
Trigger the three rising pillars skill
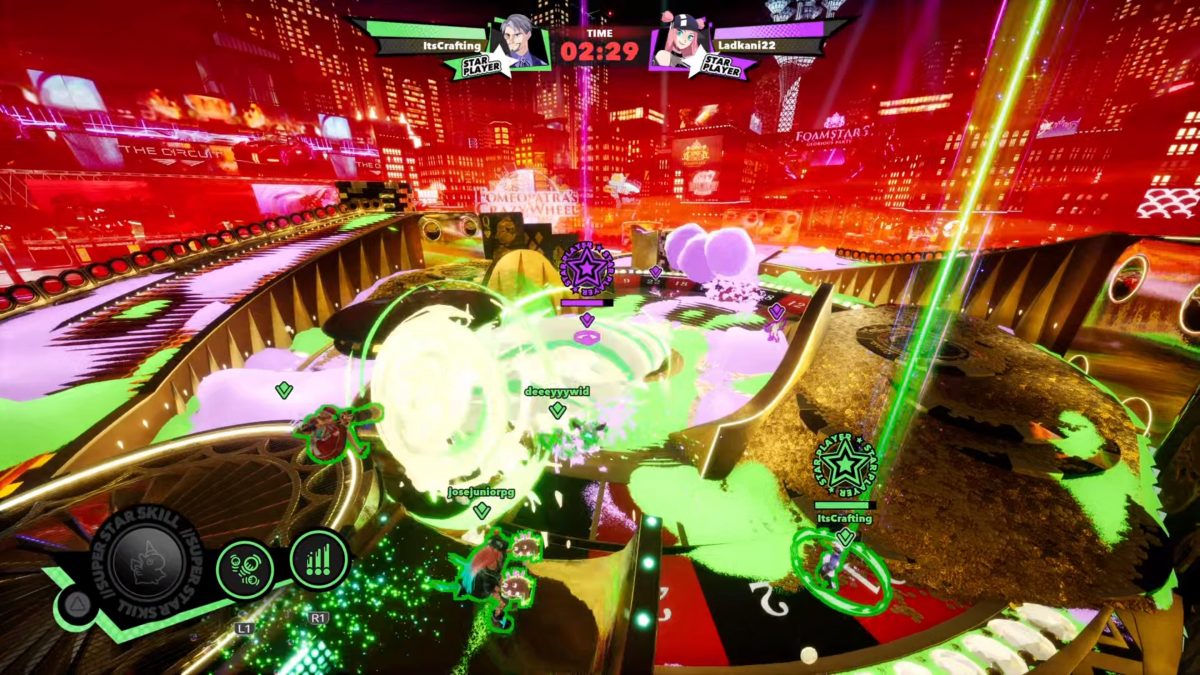tap(318, 559)
